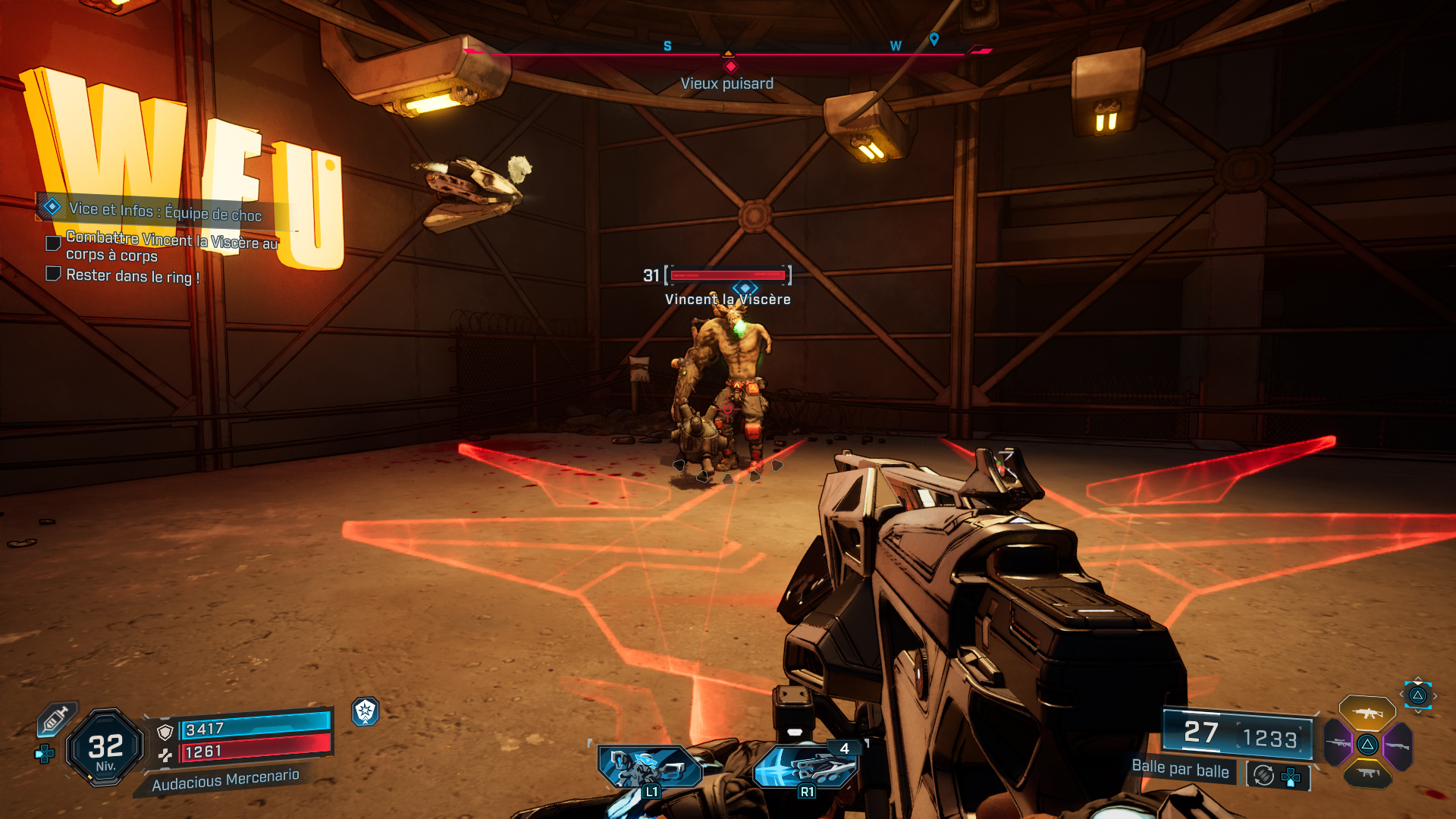Select the Combattre Vincent la Viscère objective checkbox
1456x819 pixels.
coord(53,243)
